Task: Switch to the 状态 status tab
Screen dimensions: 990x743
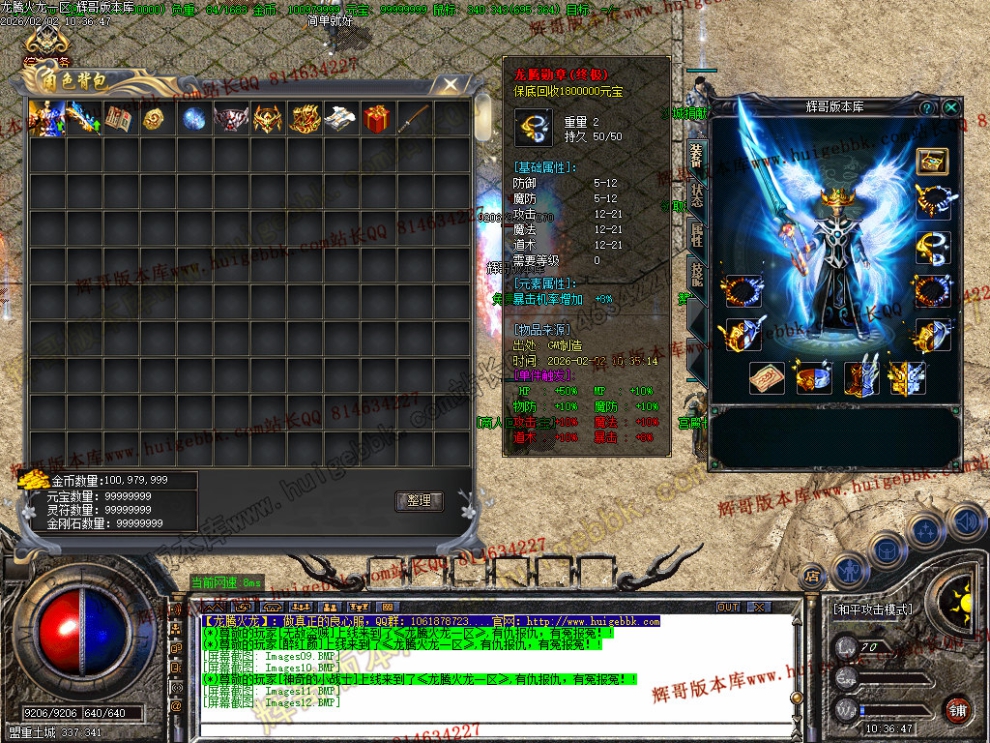Action: (x=696, y=195)
